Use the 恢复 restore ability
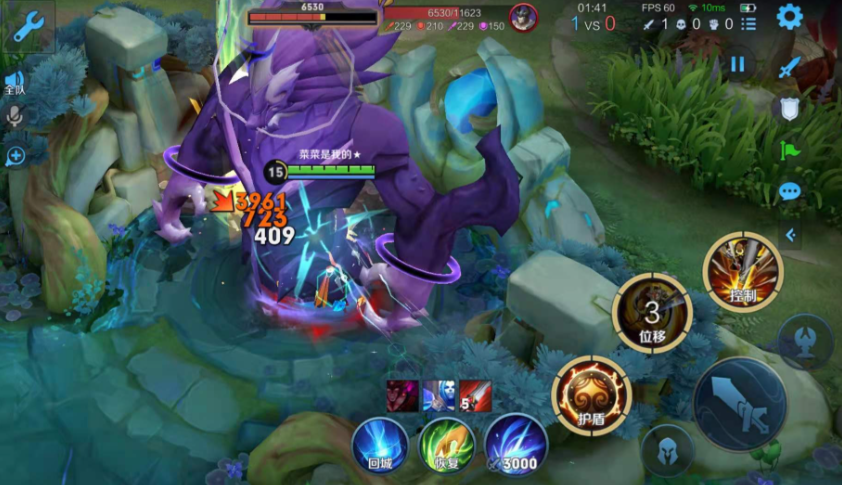This screenshot has width=842, height=485. tap(447, 444)
